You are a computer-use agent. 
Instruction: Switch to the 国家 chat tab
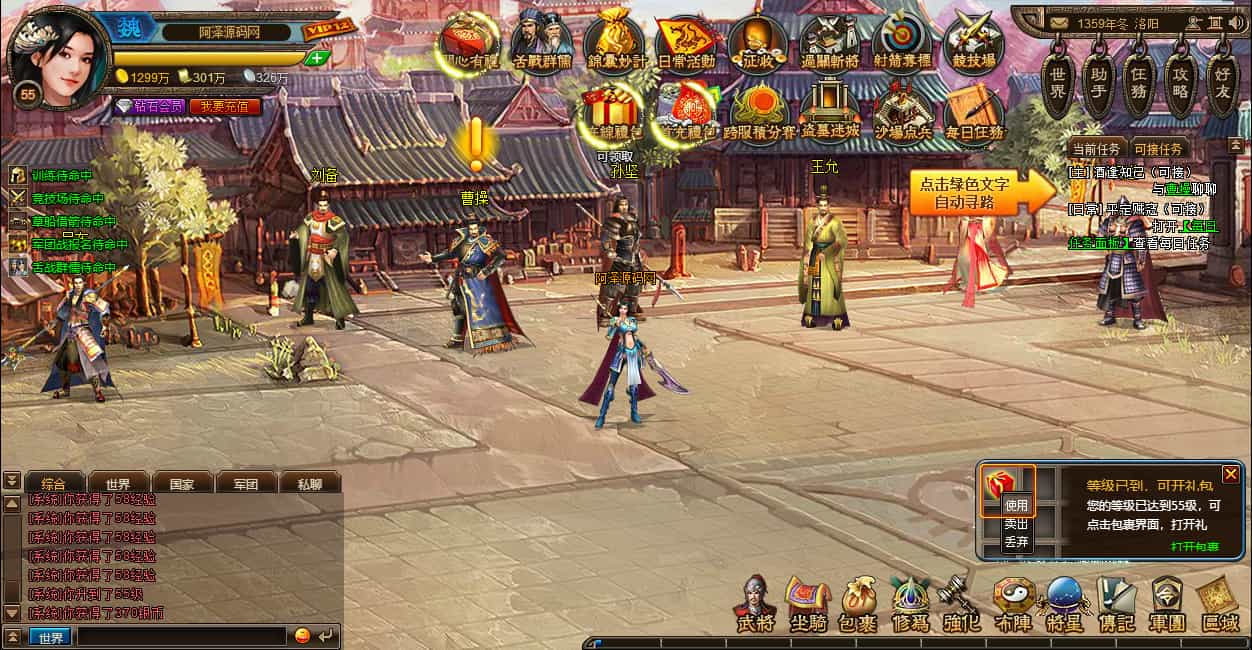pos(181,484)
